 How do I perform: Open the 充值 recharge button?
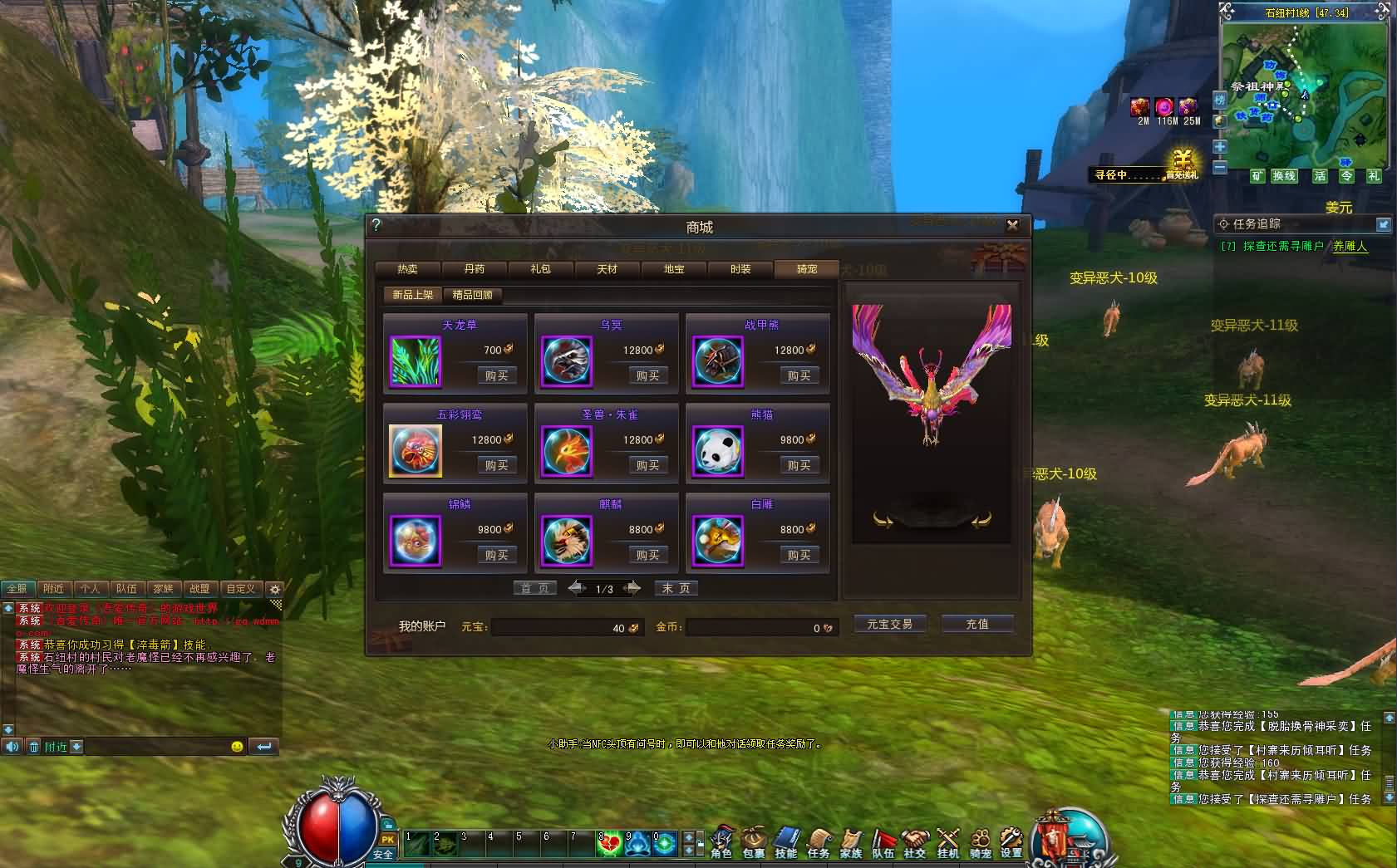(977, 624)
